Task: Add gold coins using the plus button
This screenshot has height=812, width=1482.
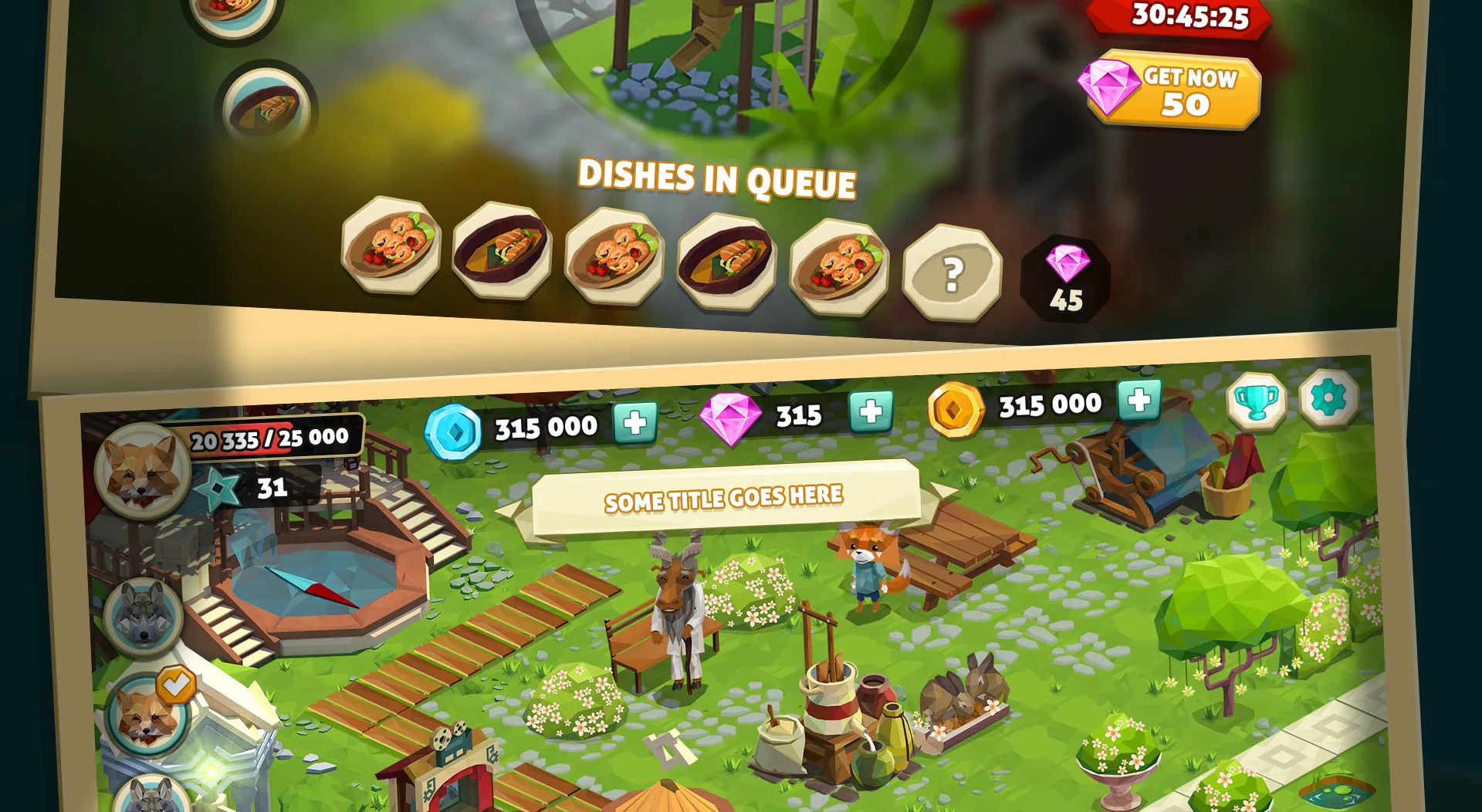Action: point(1139,401)
